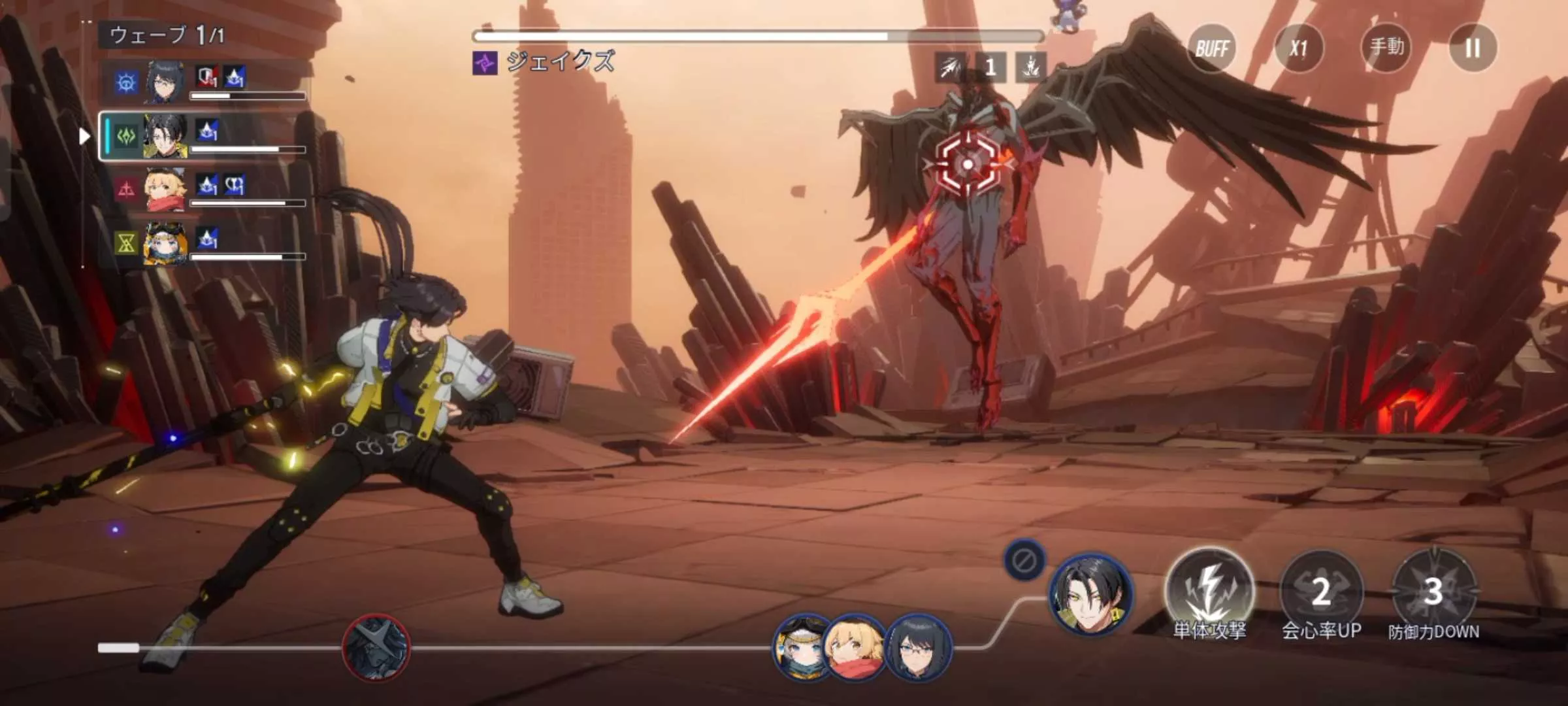This screenshot has height=706, width=1568.
Task: Click the active character portrait beside skills
Action: tap(1090, 594)
